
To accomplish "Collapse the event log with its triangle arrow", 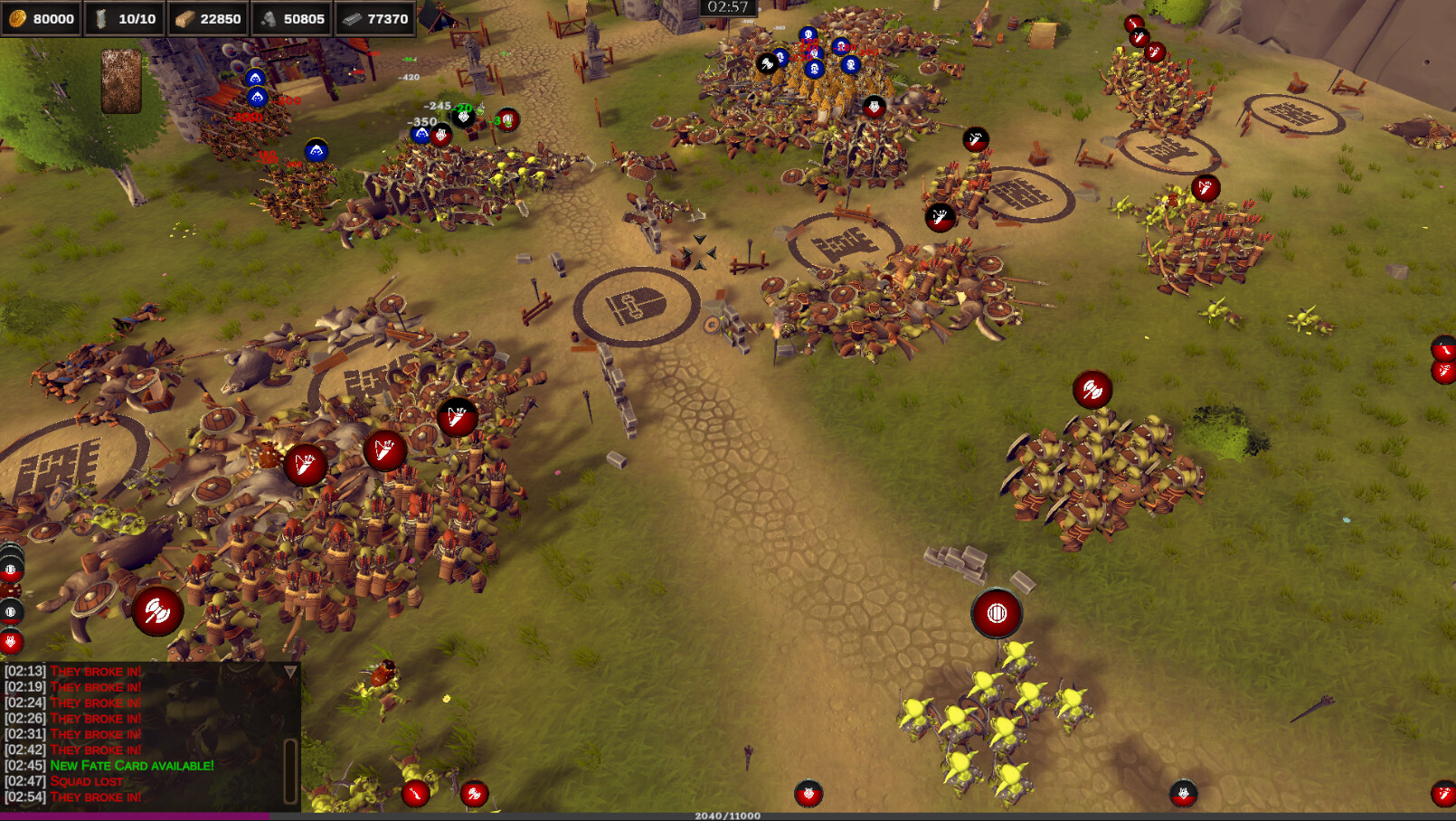I will click(289, 670).
